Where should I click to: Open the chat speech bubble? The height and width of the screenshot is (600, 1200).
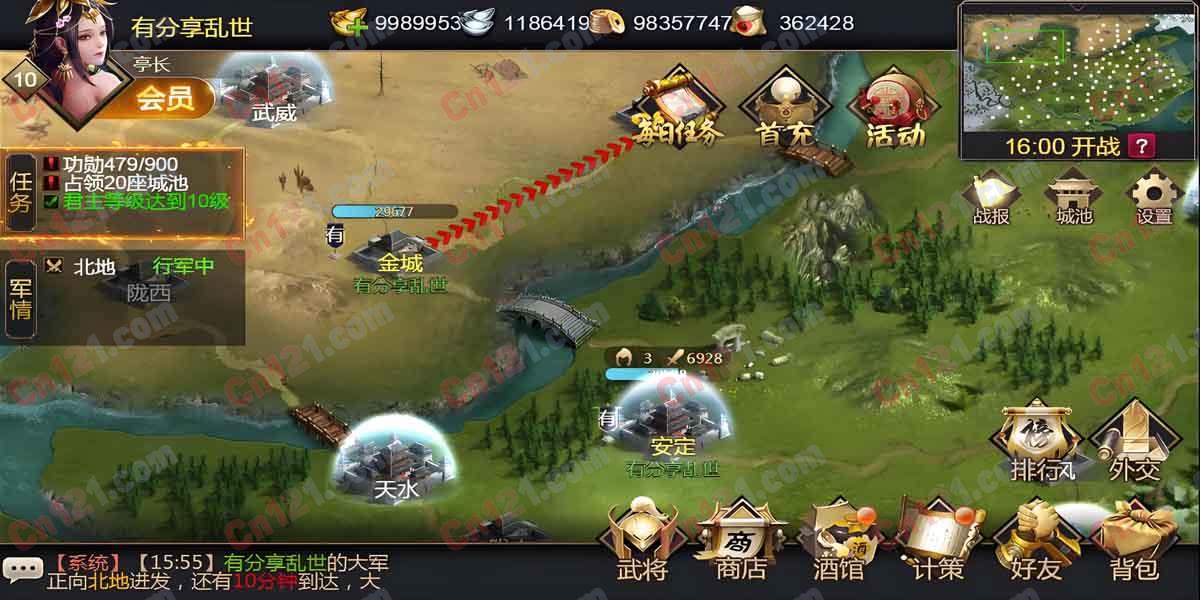click(23, 568)
